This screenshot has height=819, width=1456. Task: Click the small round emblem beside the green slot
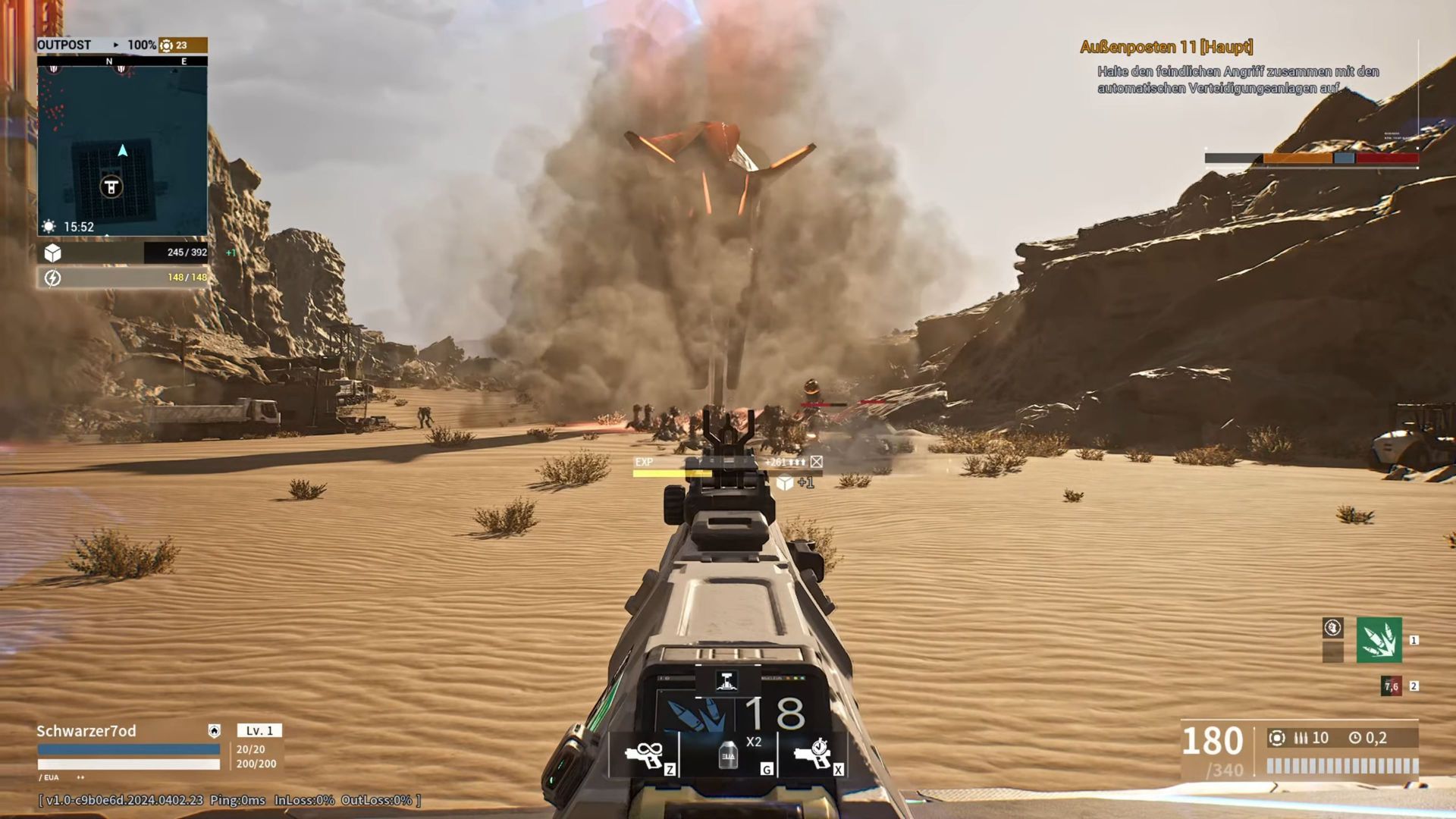(1332, 628)
